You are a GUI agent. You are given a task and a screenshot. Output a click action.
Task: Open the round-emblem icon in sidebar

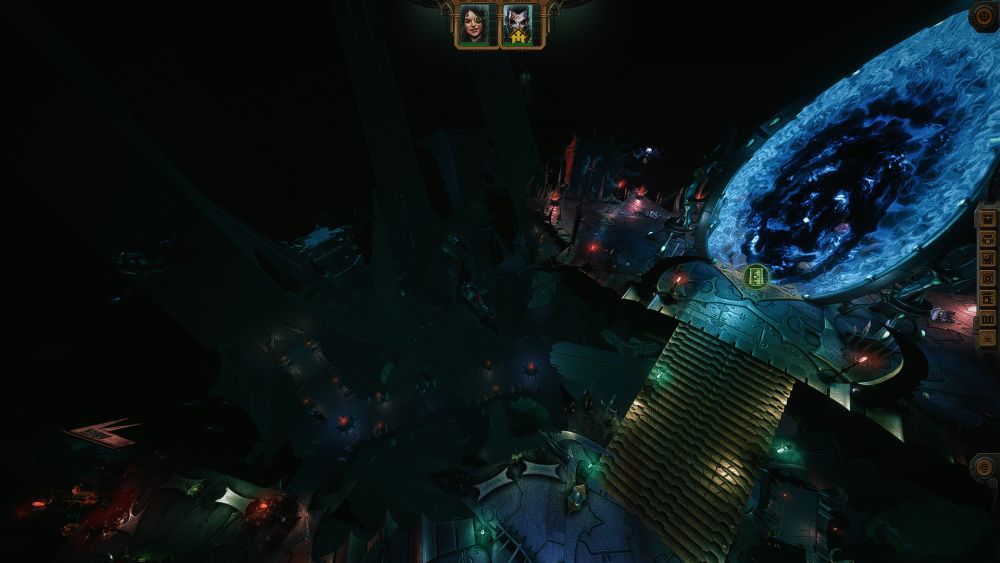(x=988, y=278)
